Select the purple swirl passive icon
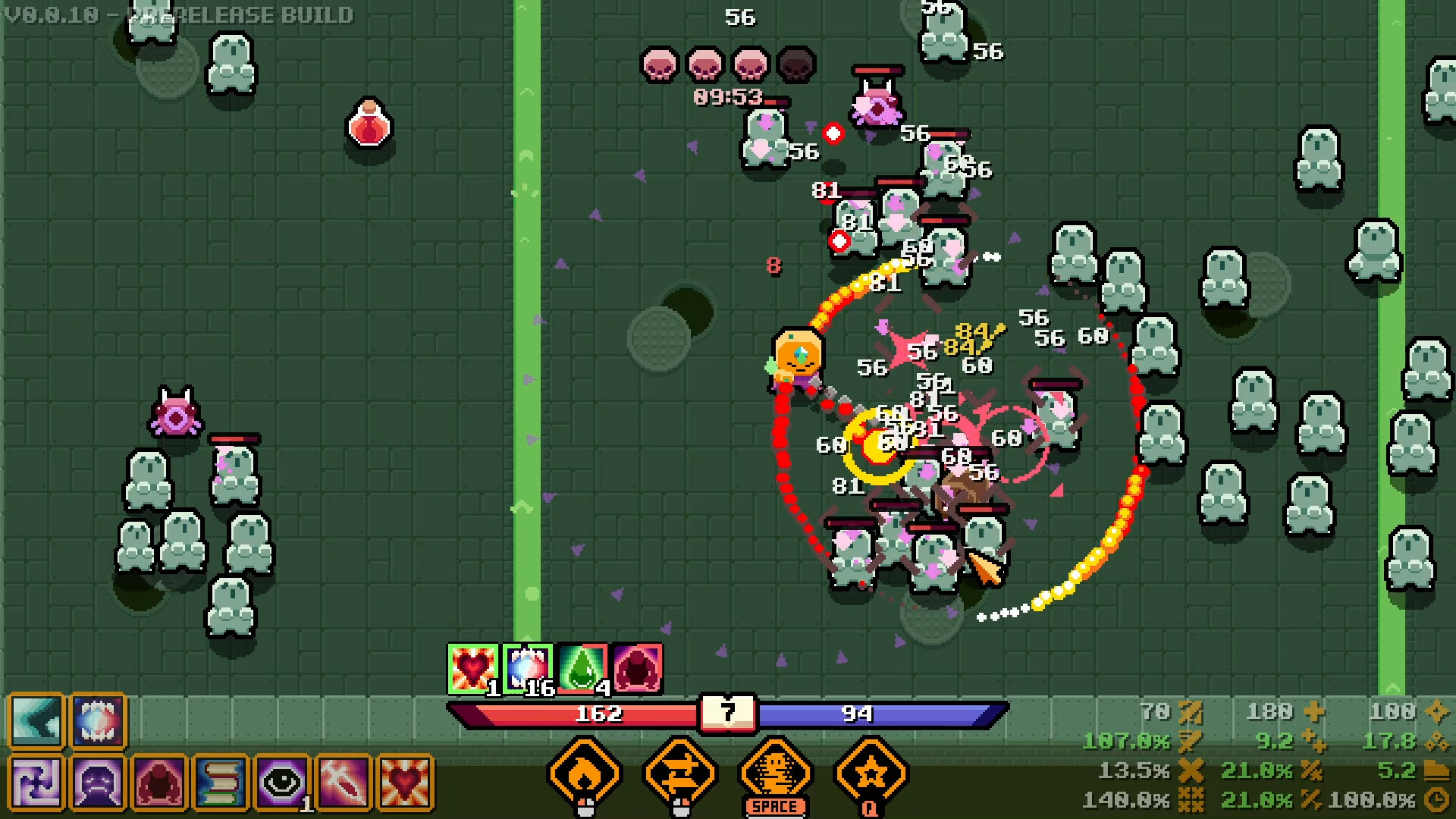The image size is (1456, 819). click(36, 781)
